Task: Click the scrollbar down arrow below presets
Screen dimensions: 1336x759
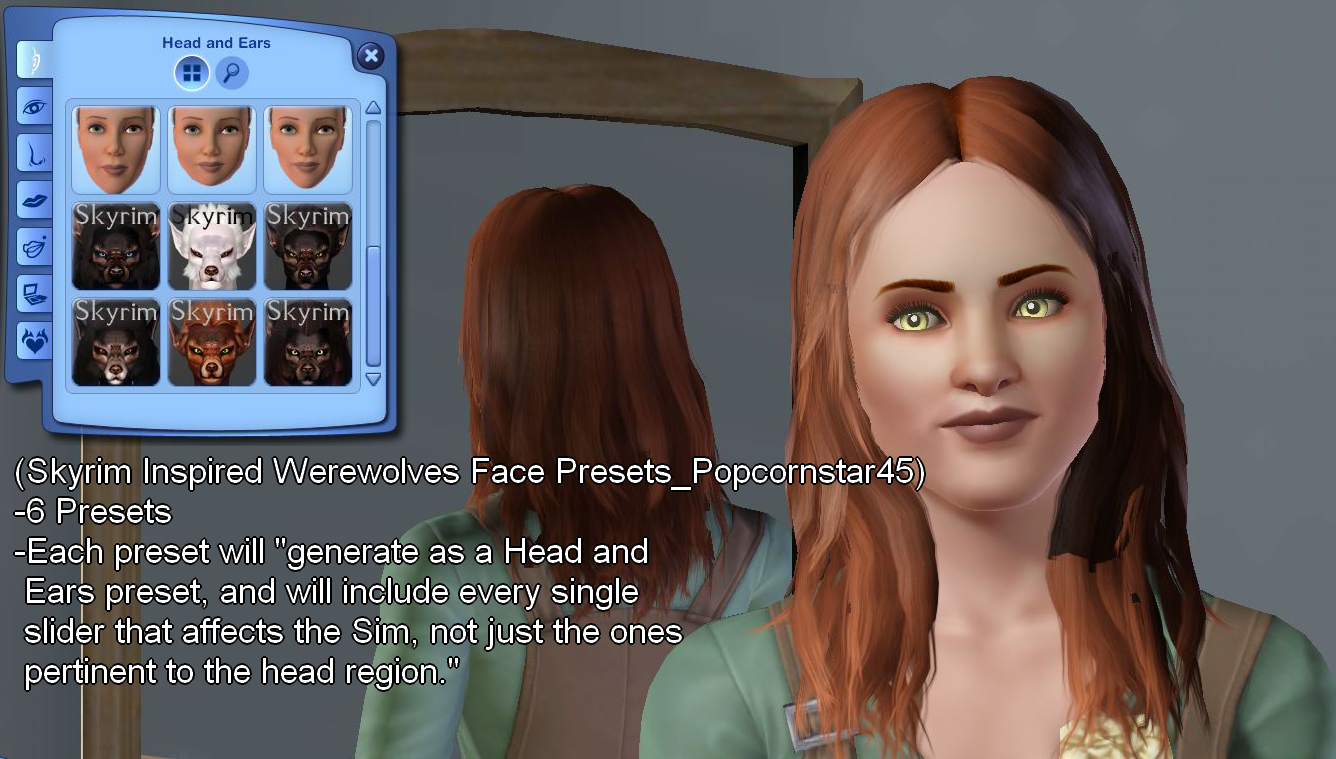Action: click(x=372, y=378)
